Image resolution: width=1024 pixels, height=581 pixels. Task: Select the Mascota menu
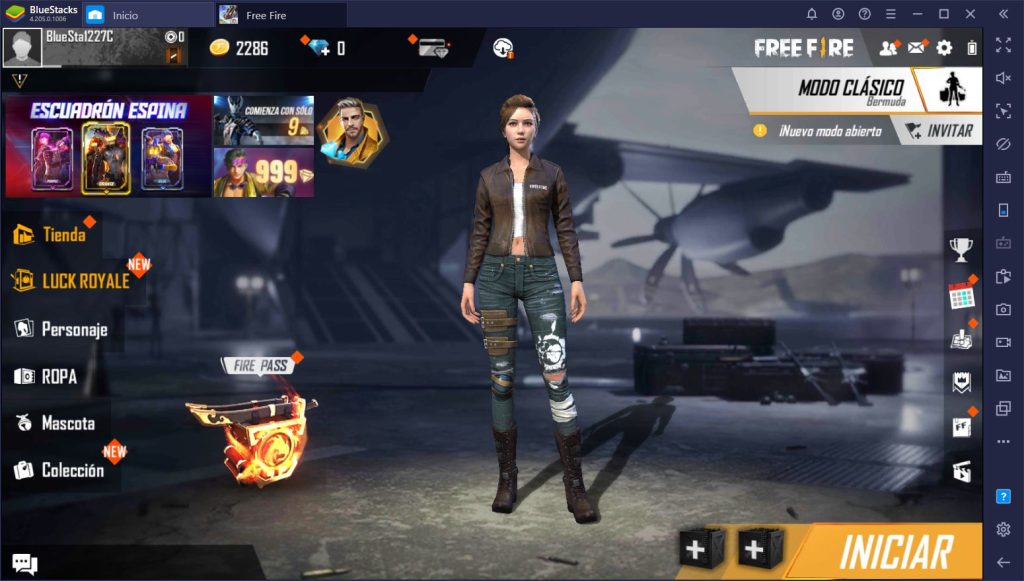coord(67,423)
